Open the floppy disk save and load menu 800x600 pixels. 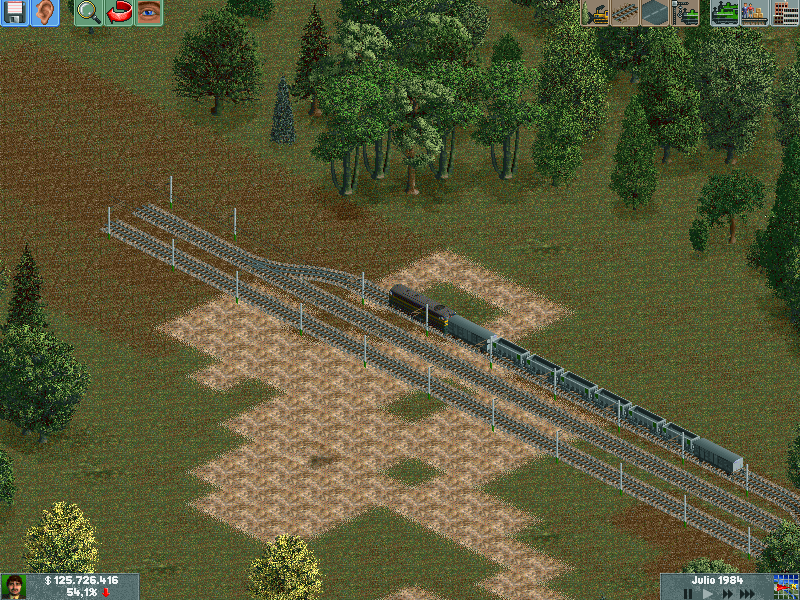point(15,13)
